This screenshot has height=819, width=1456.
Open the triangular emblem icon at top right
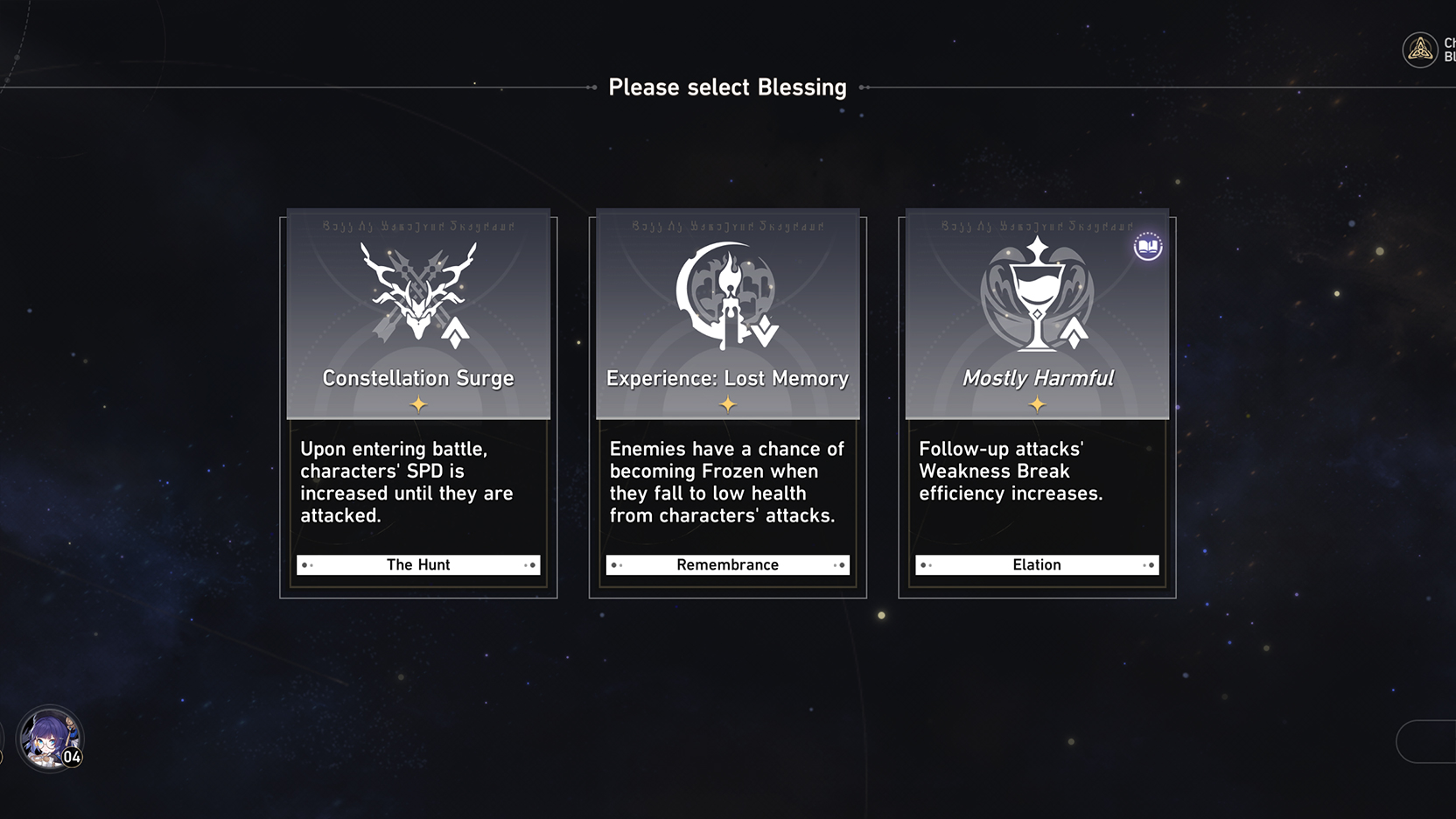1419,50
